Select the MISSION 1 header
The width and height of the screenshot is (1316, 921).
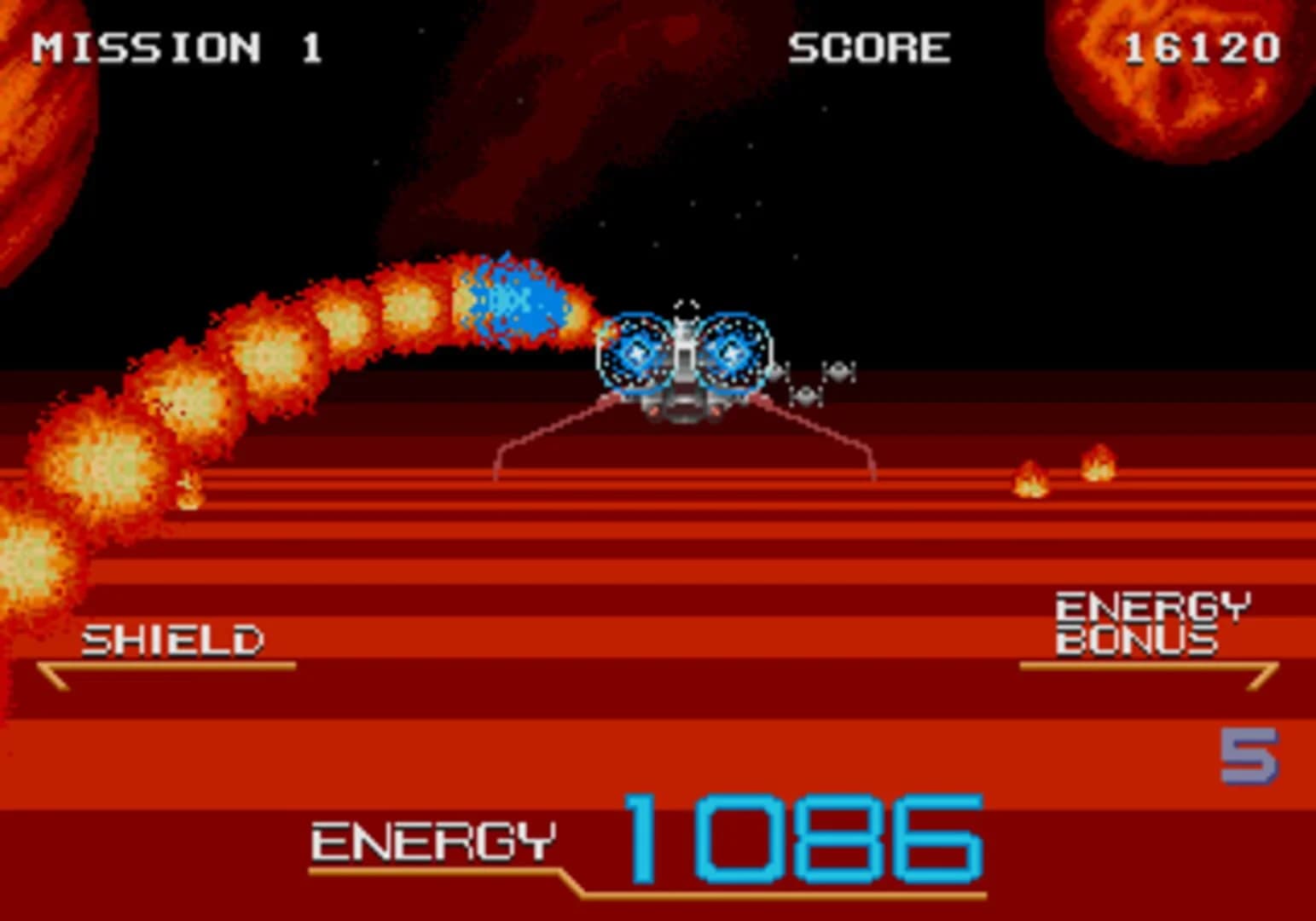(175, 47)
